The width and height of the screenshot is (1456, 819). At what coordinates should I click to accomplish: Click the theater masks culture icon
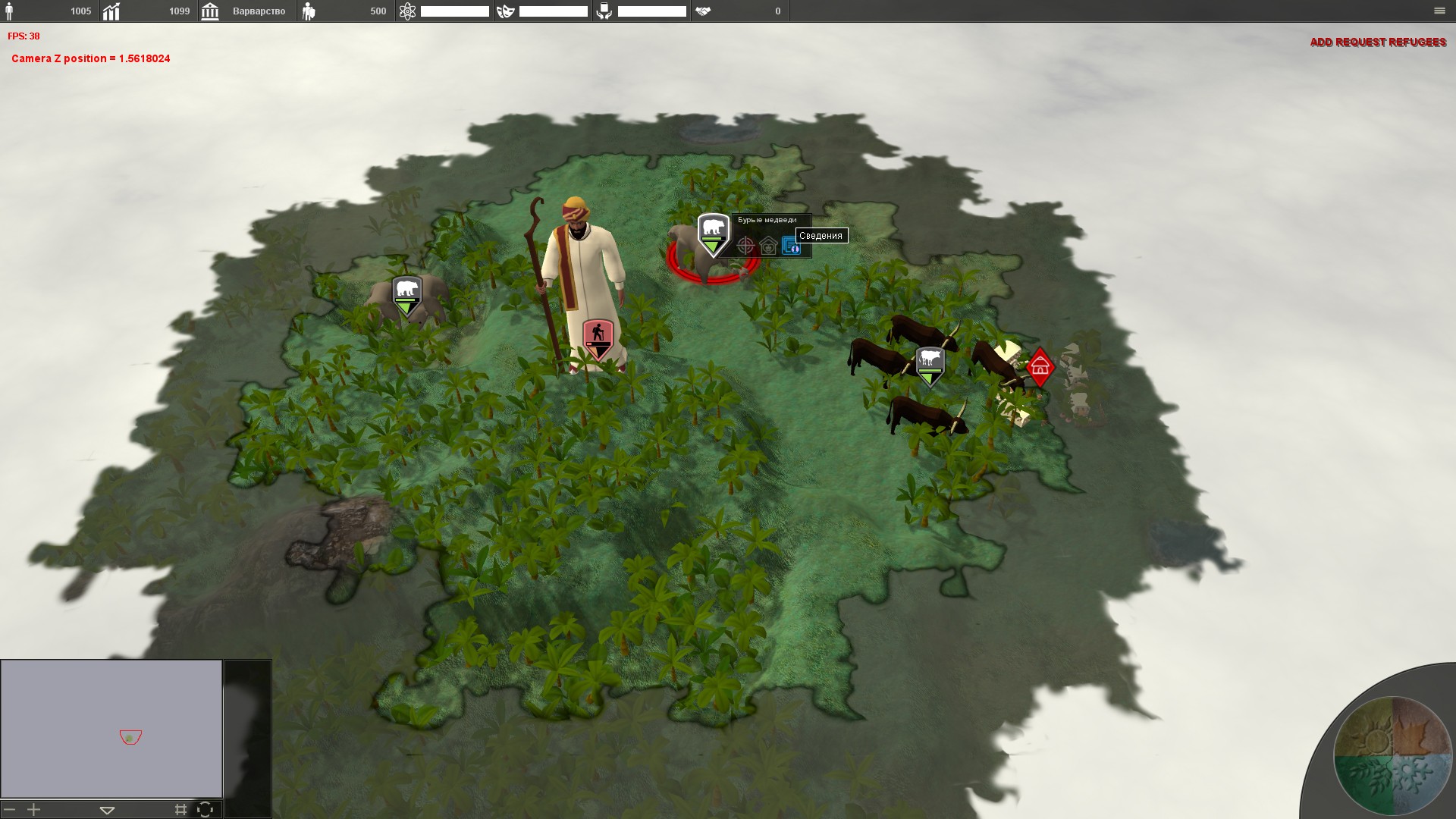(x=506, y=11)
